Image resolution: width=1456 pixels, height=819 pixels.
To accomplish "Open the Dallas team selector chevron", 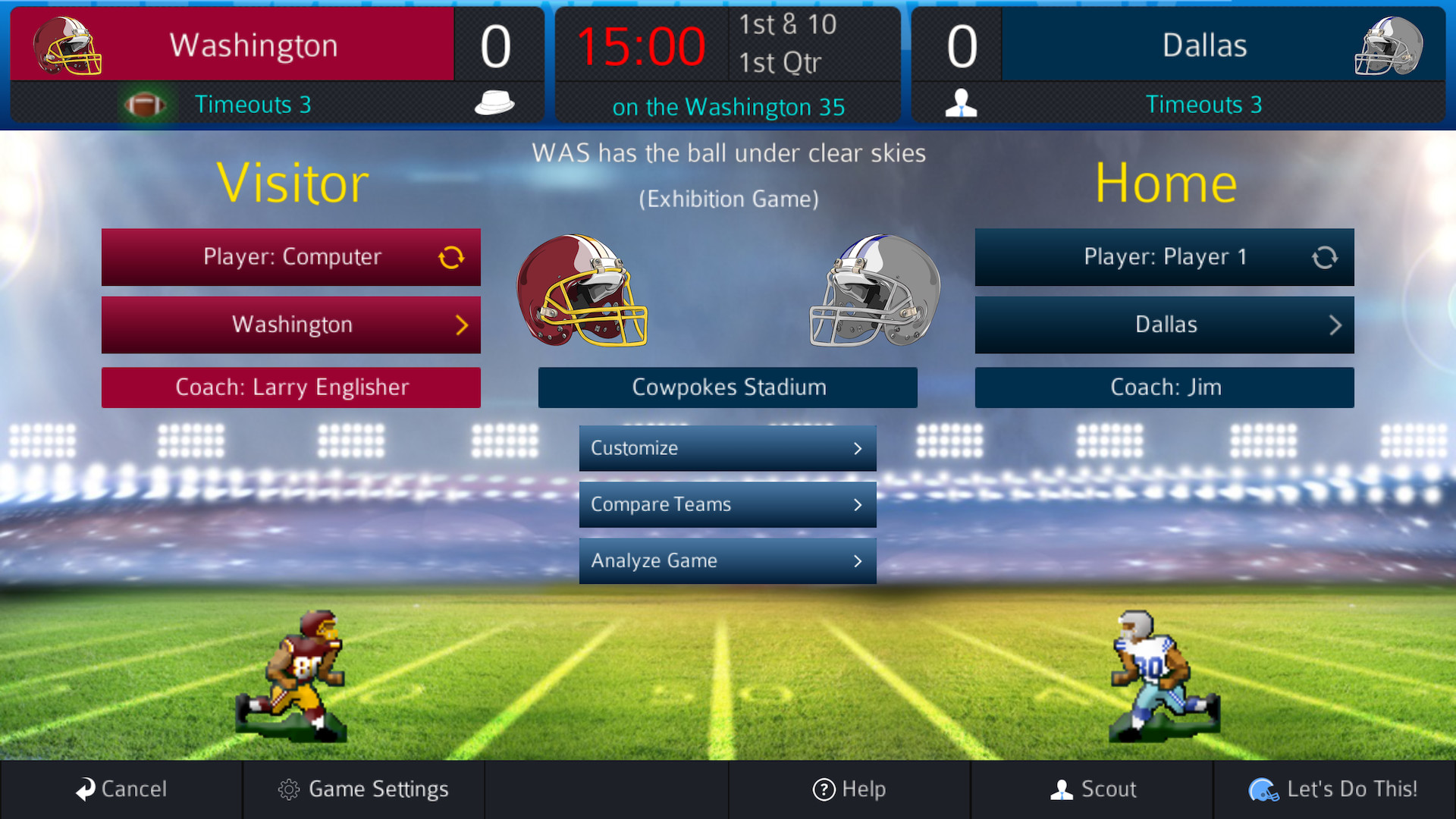I will click(x=1337, y=325).
